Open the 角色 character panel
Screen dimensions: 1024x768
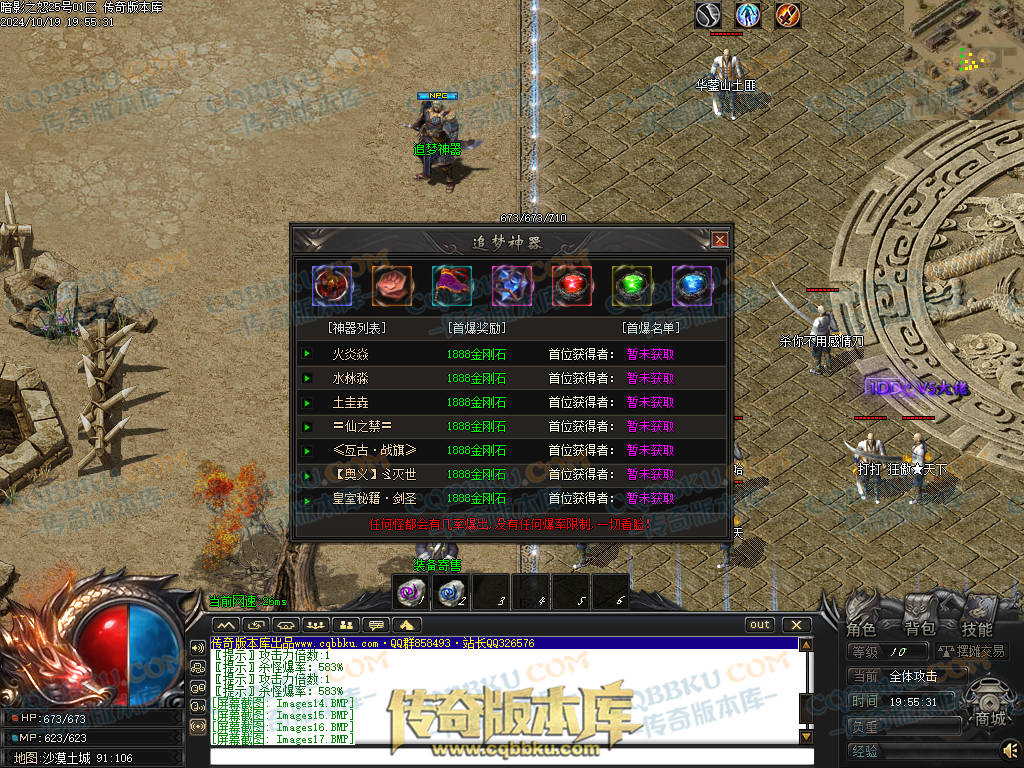click(862, 629)
